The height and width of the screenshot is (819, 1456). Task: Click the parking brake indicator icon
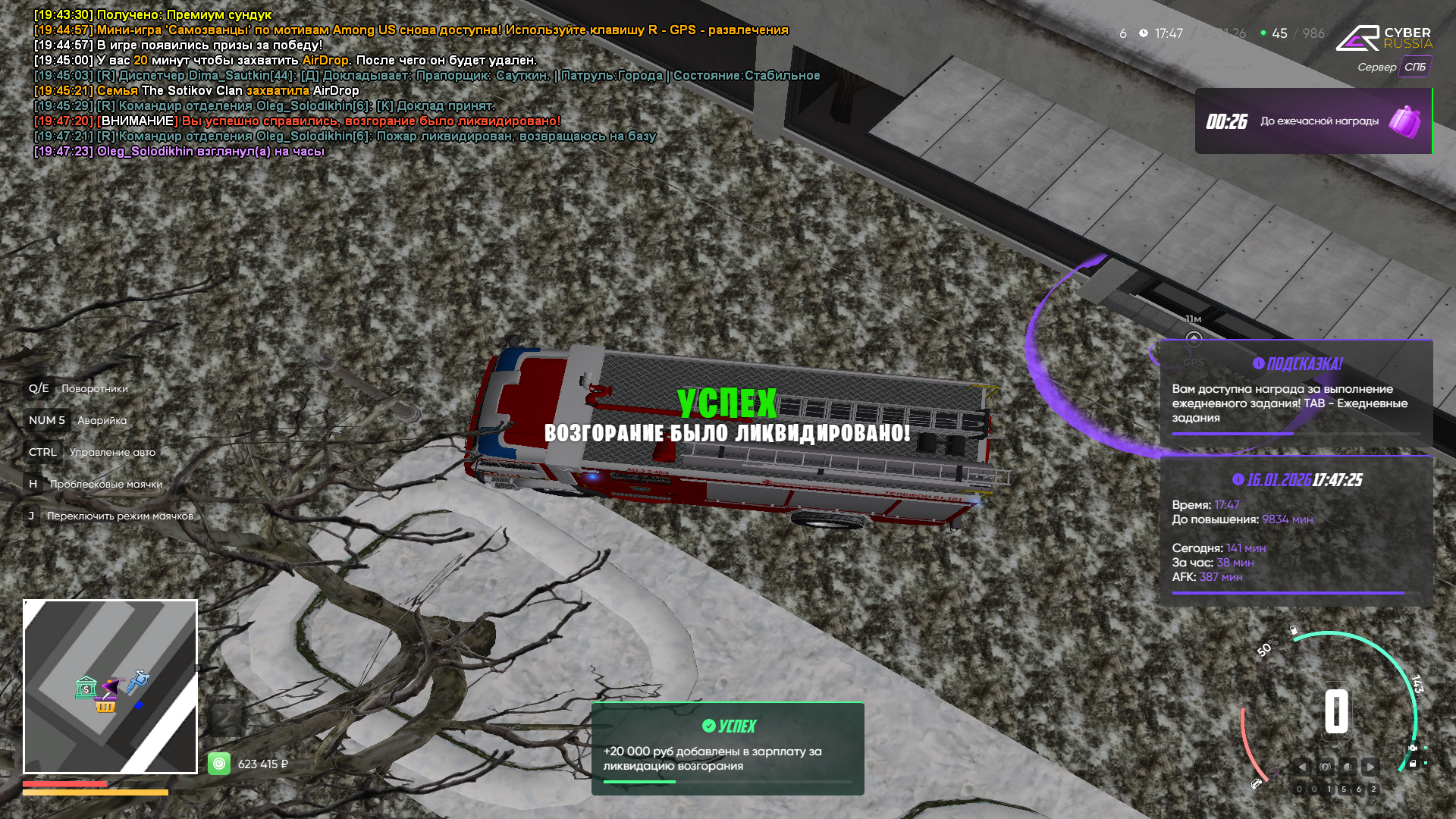(x=1326, y=767)
